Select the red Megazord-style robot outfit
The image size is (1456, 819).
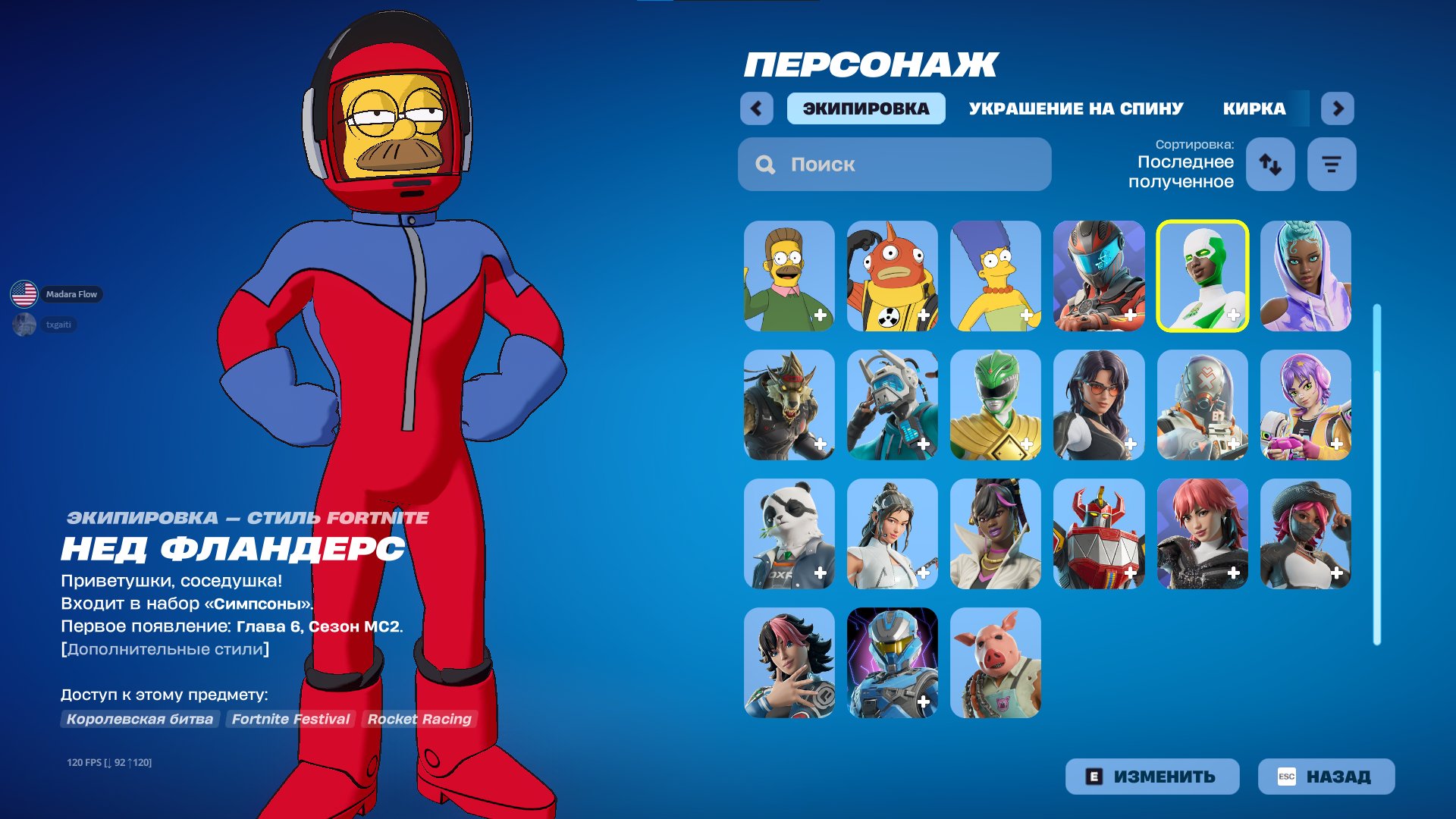tap(1100, 532)
